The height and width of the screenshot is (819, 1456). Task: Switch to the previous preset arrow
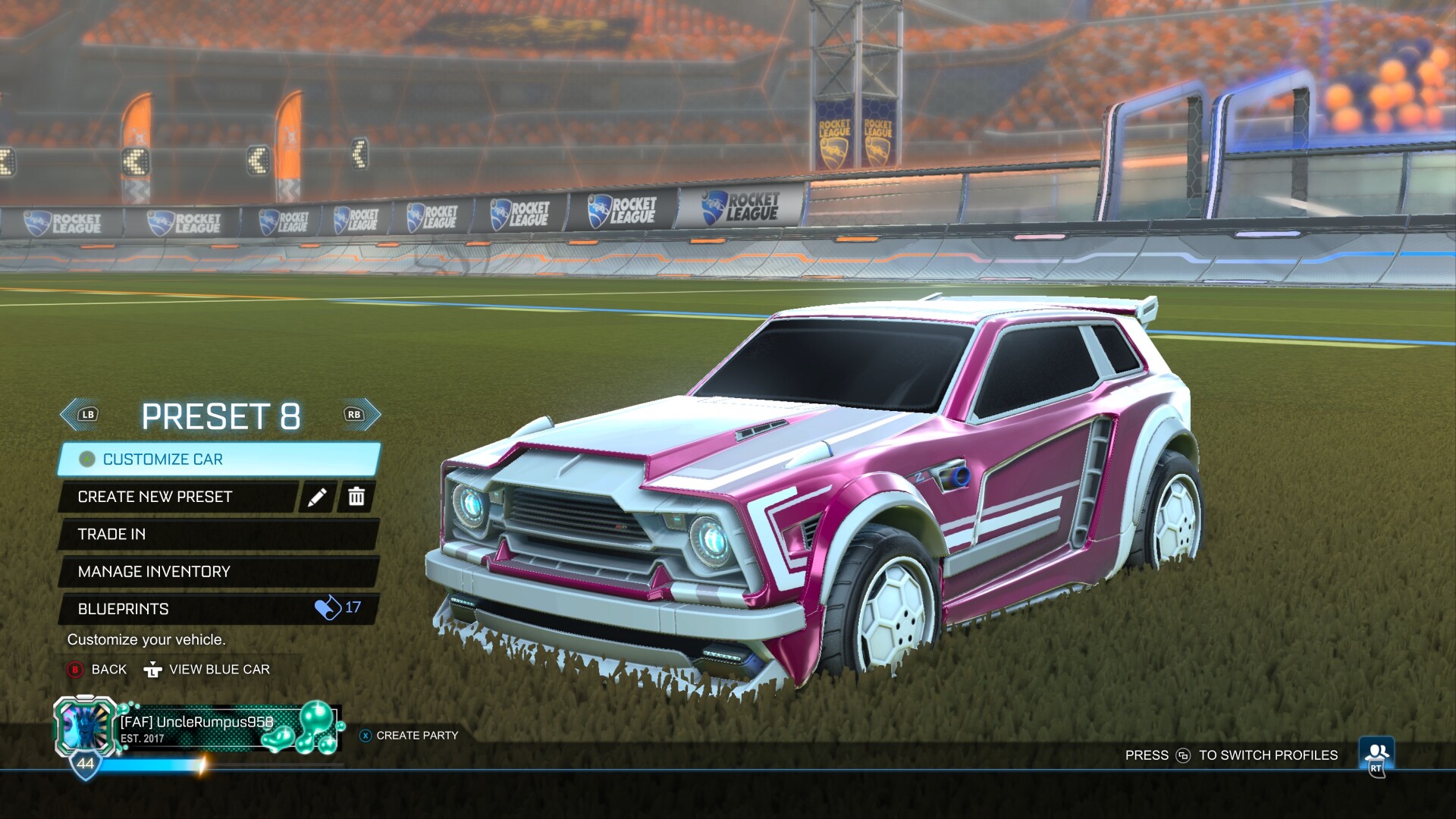click(80, 415)
